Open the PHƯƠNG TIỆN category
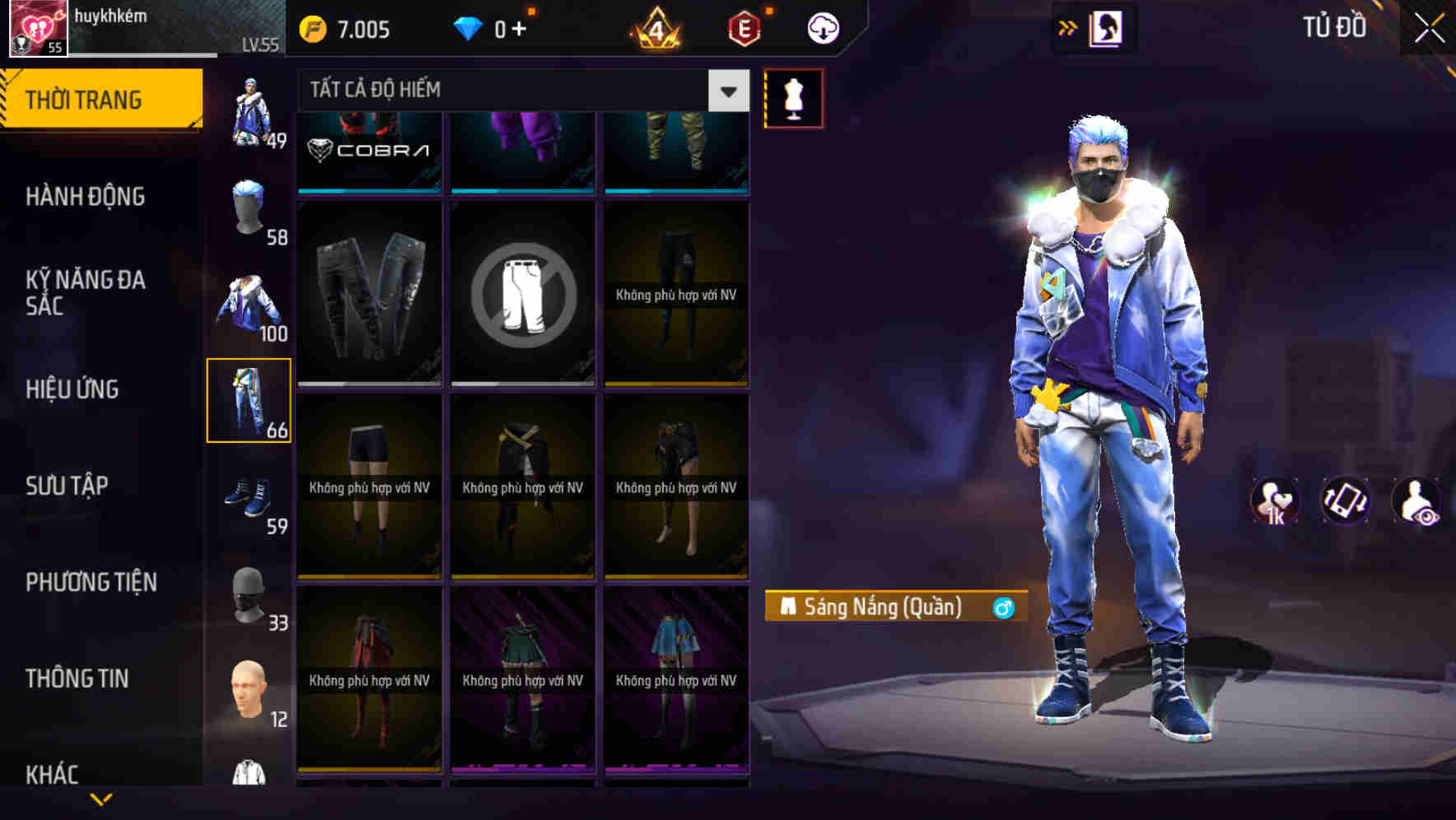The image size is (1456, 820). click(91, 582)
